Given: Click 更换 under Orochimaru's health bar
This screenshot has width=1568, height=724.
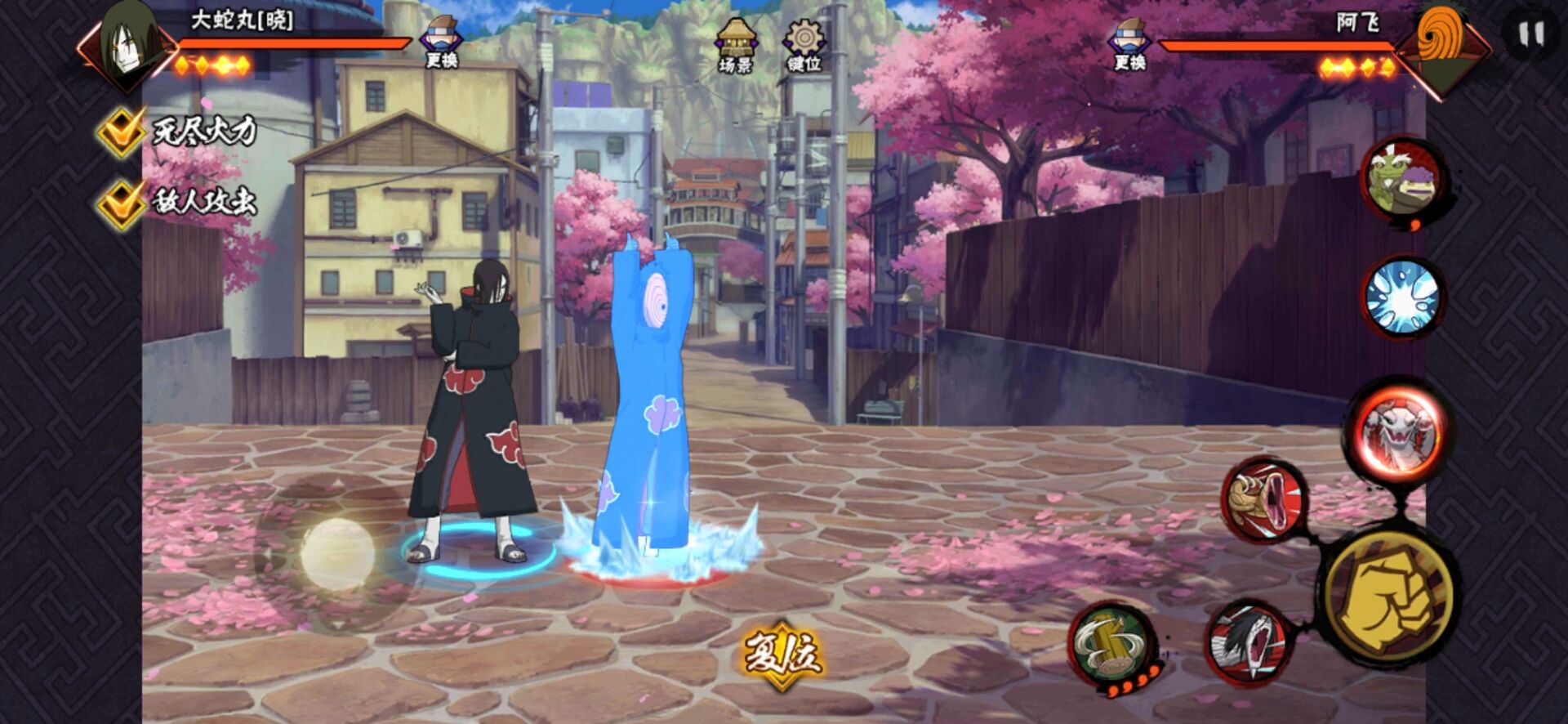Looking at the screenshot, I should click(441, 45).
